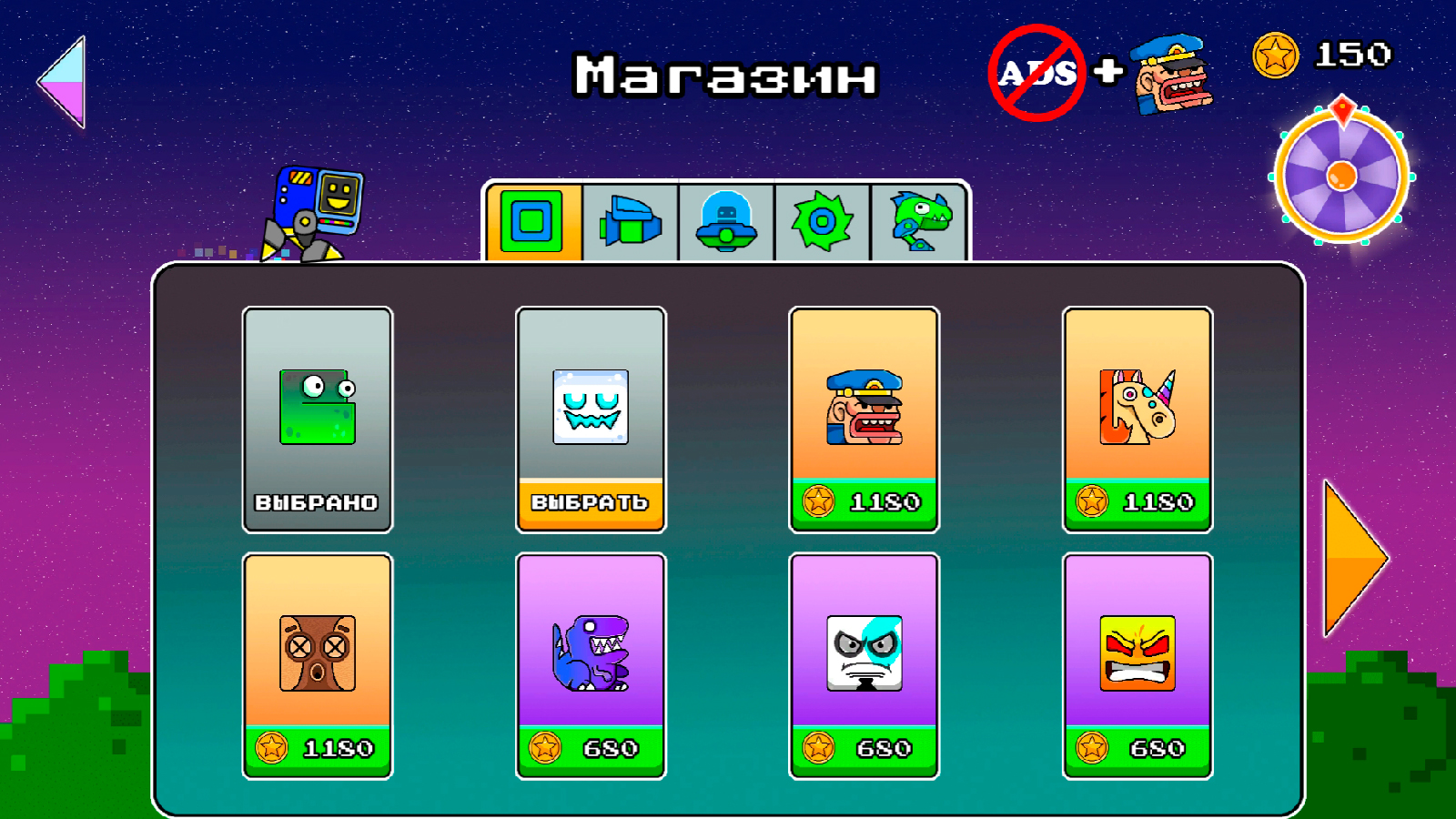Click the coin balance showing 150
This screenshot has height=819, width=1456.
[1319, 55]
